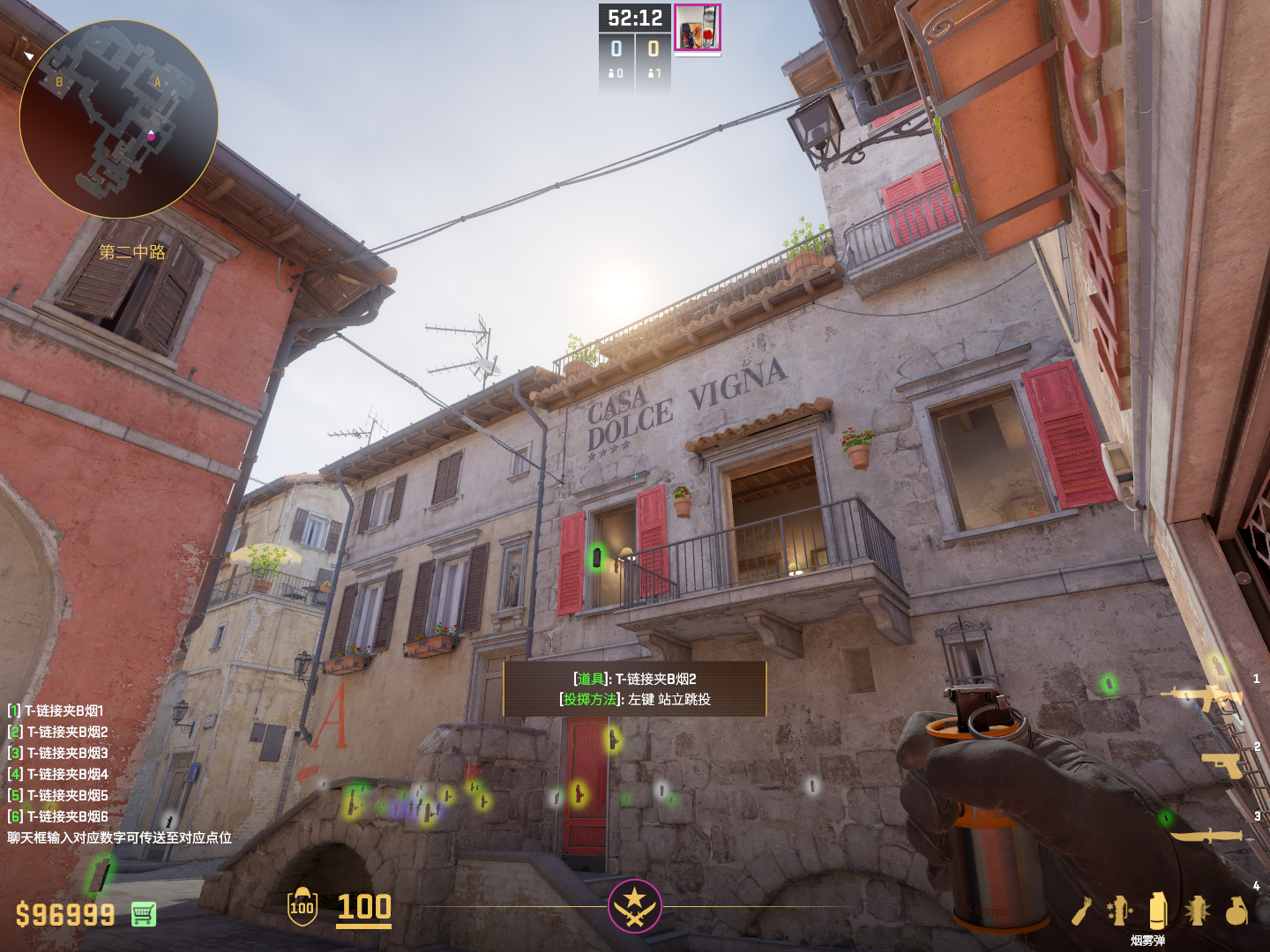Choose the HE grenade icon
Image resolution: width=1270 pixels, height=952 pixels.
pos(1236,911)
